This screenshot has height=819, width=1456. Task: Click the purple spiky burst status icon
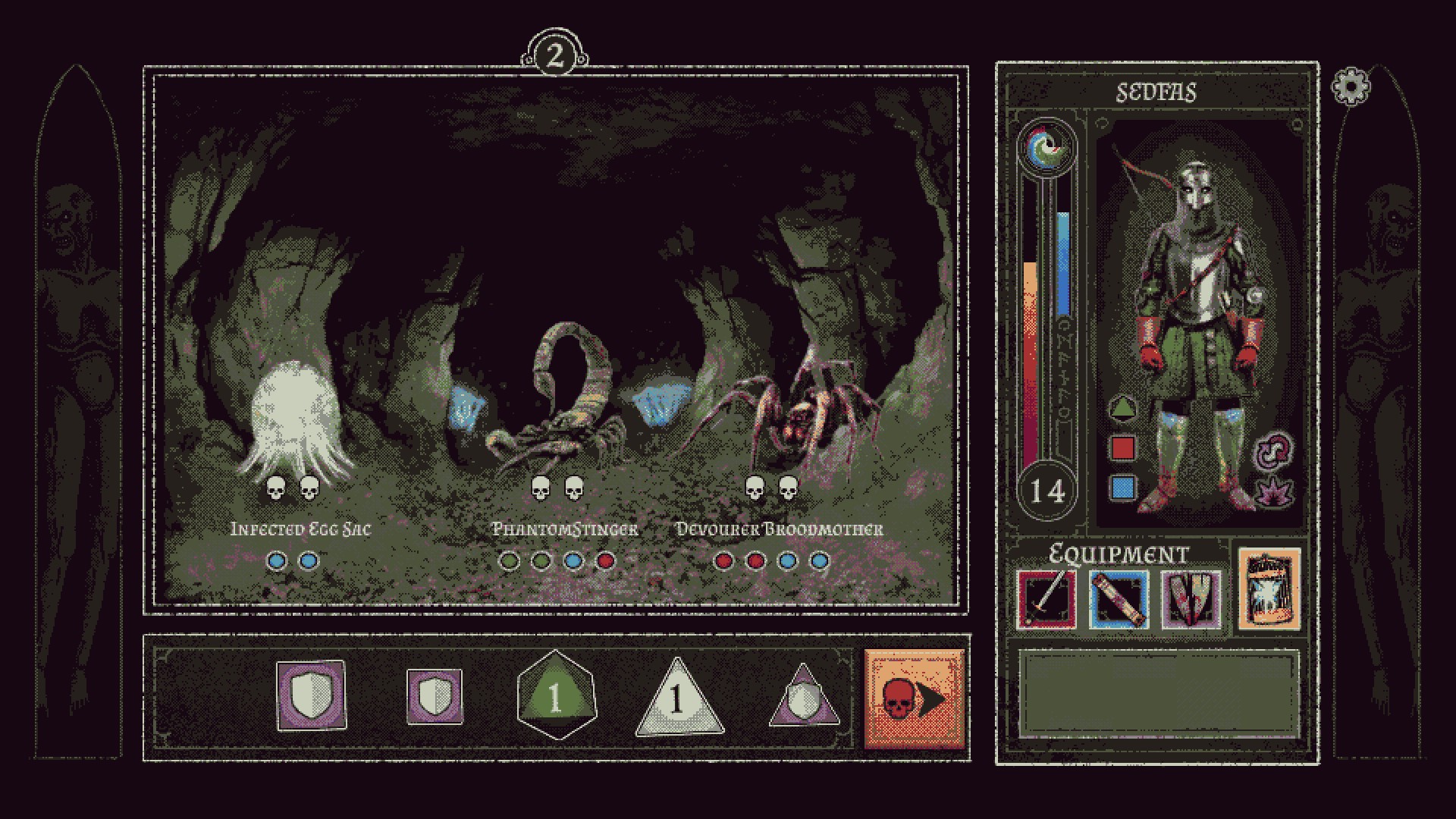click(x=1273, y=491)
